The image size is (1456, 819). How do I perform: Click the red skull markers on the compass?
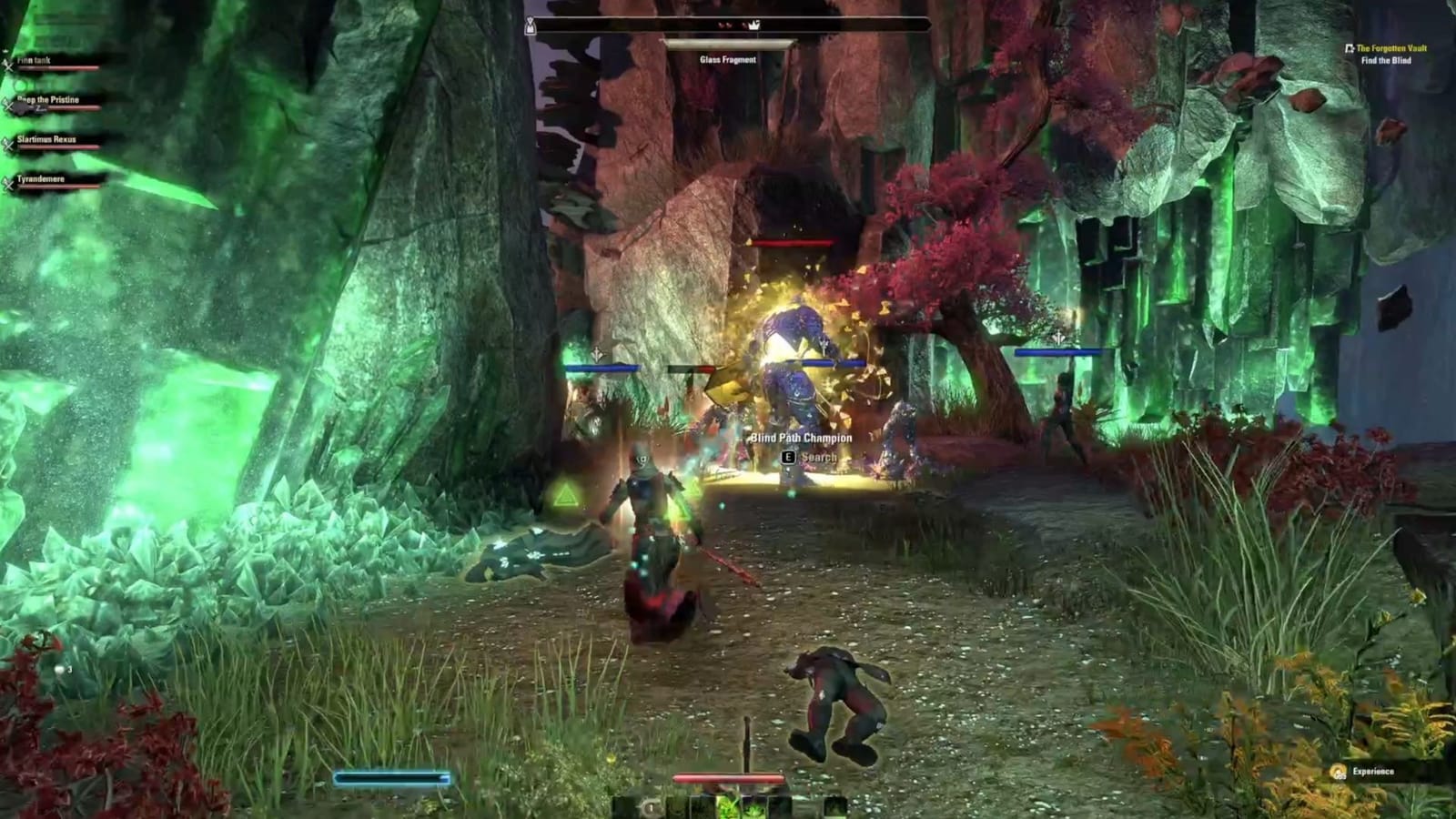[725, 25]
